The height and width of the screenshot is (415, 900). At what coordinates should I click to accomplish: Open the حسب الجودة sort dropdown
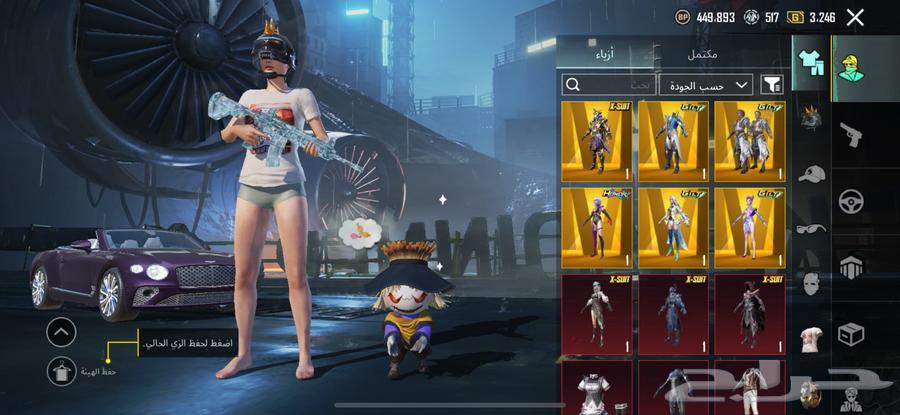click(x=706, y=85)
